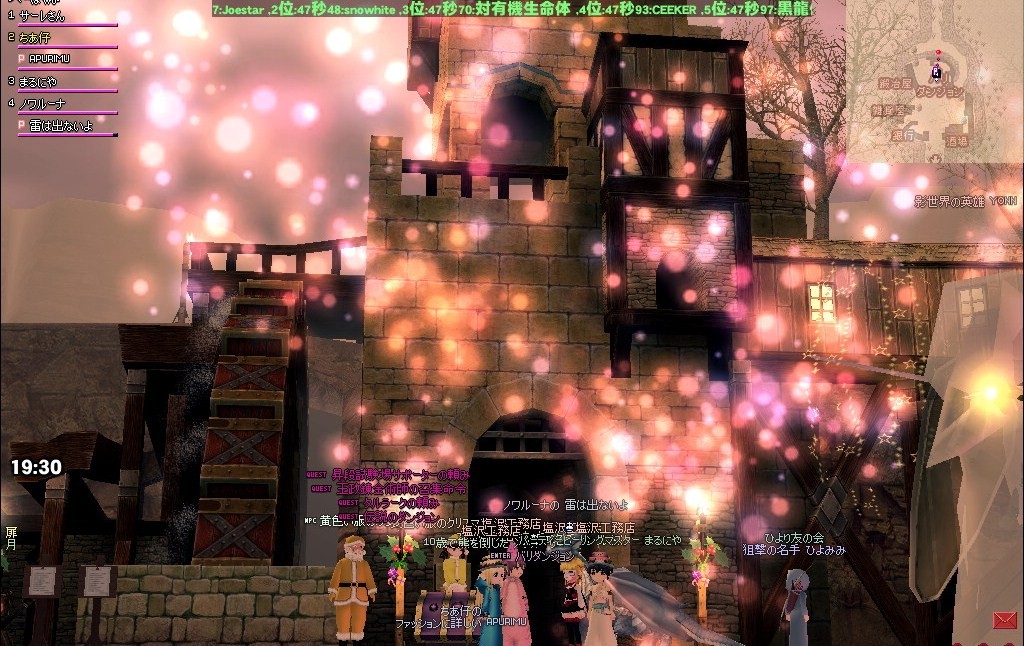Select party member まるにや in the party list
This screenshot has width=1024, height=646.
point(39,81)
